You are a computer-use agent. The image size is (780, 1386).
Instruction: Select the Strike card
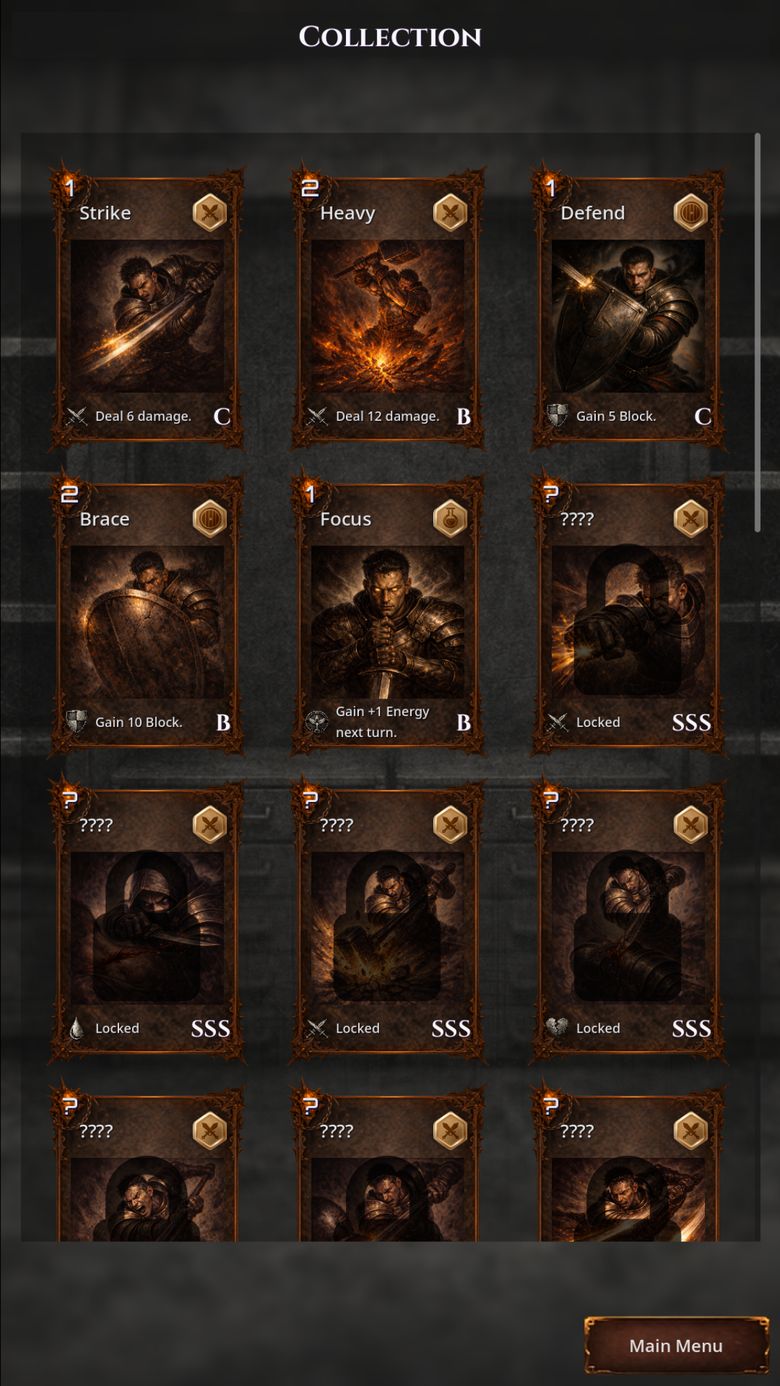point(147,309)
